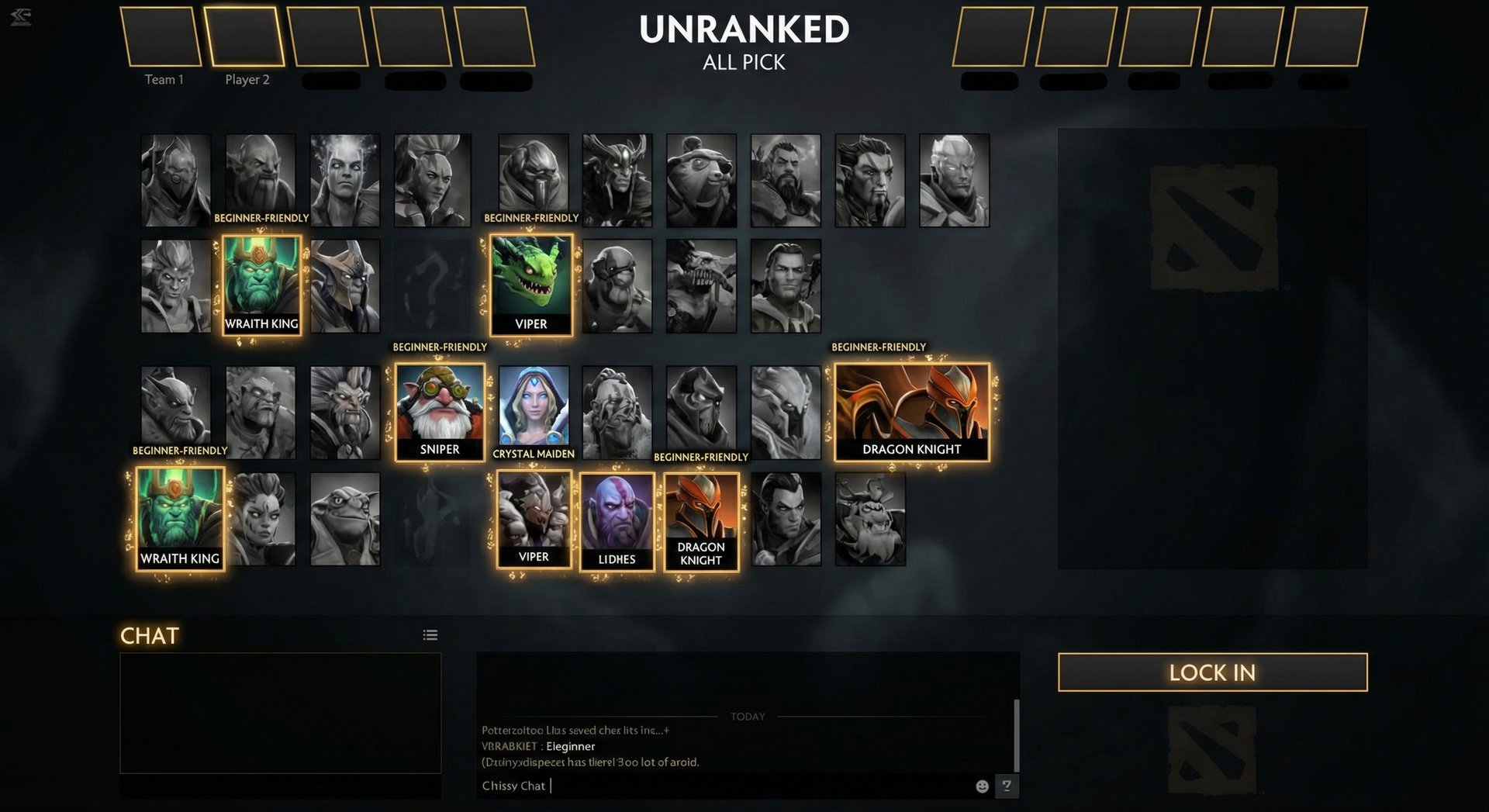Screen dimensions: 1489x812
Task: Select the Team 1 slot
Action: click(x=162, y=37)
